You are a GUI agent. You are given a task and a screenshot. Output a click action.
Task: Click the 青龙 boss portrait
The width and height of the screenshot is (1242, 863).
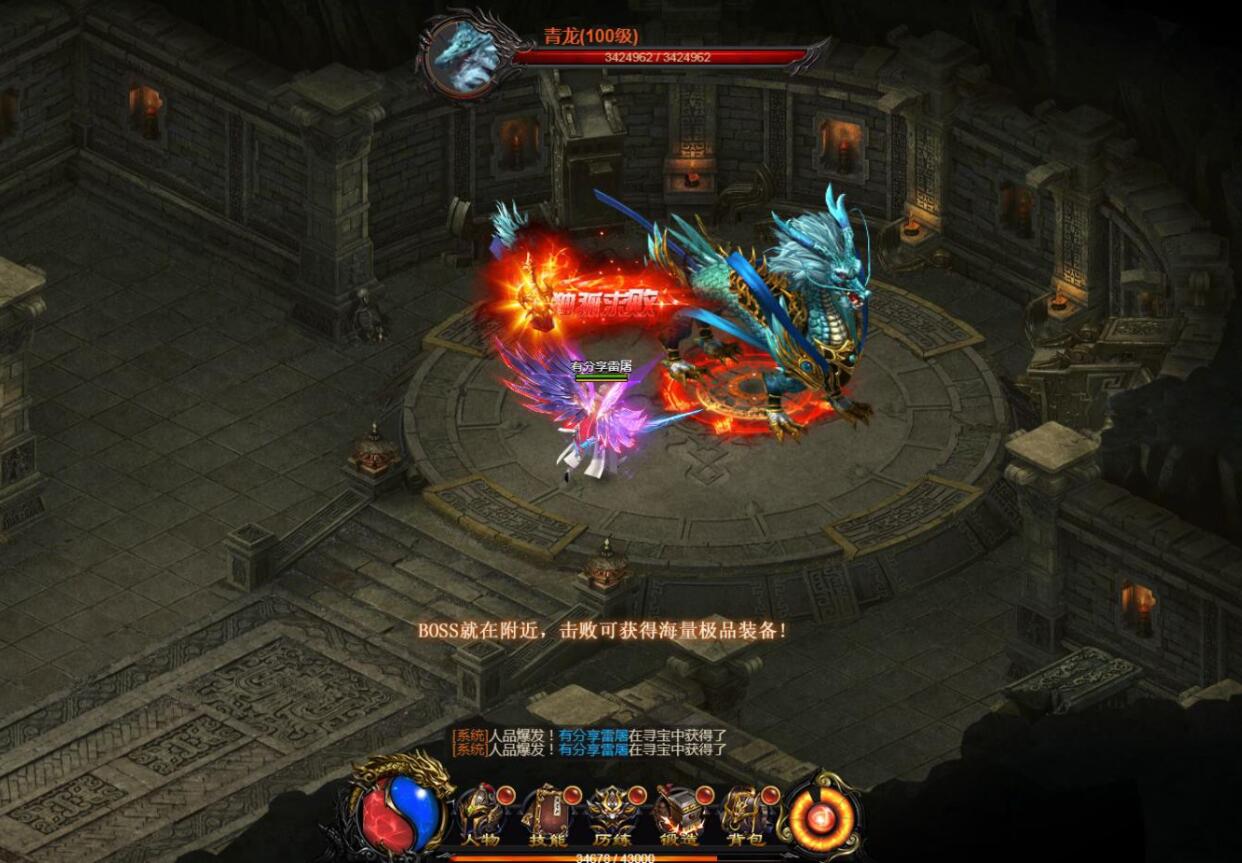464,57
